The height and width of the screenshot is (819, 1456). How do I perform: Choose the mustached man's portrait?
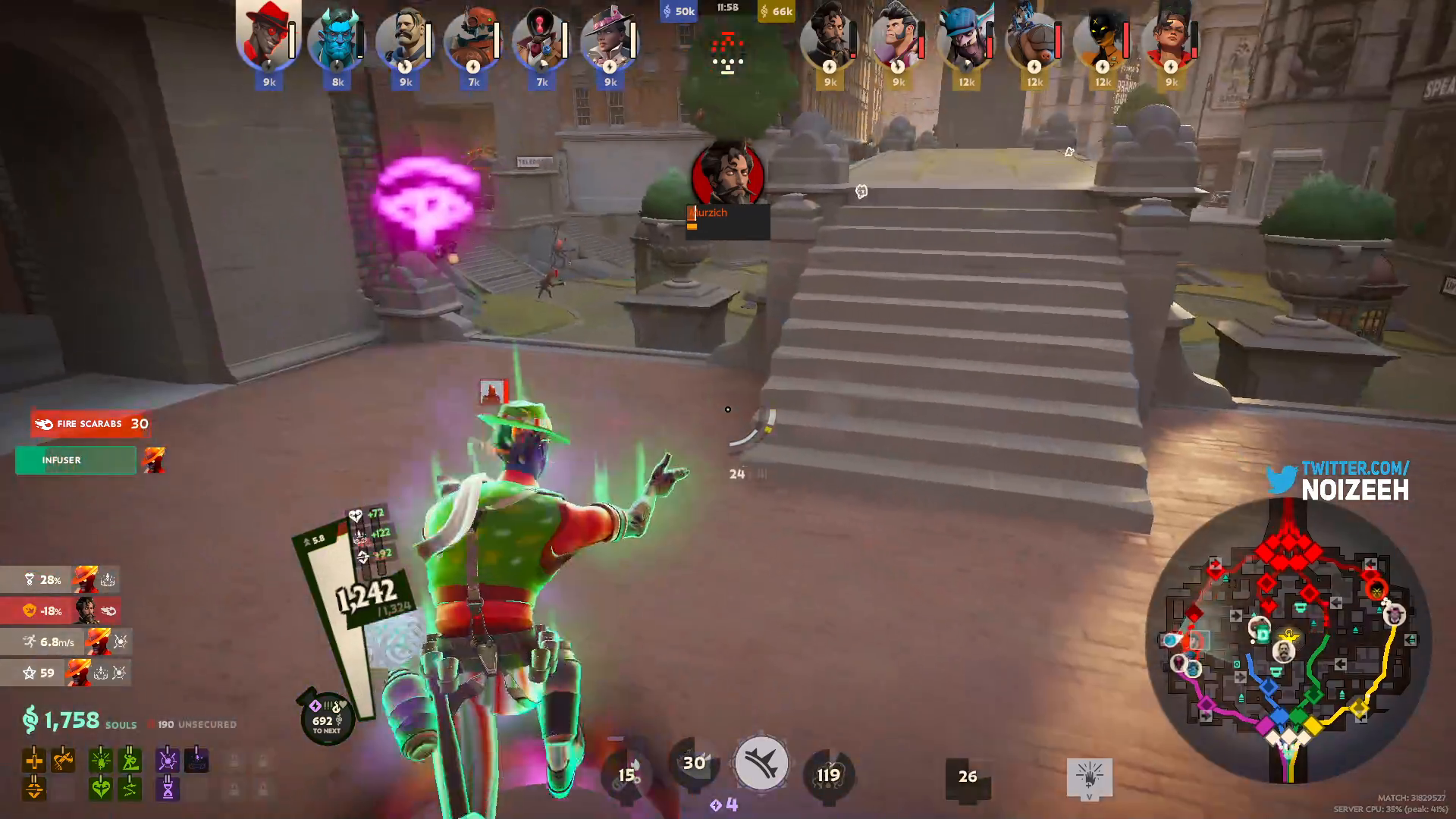pos(405,39)
